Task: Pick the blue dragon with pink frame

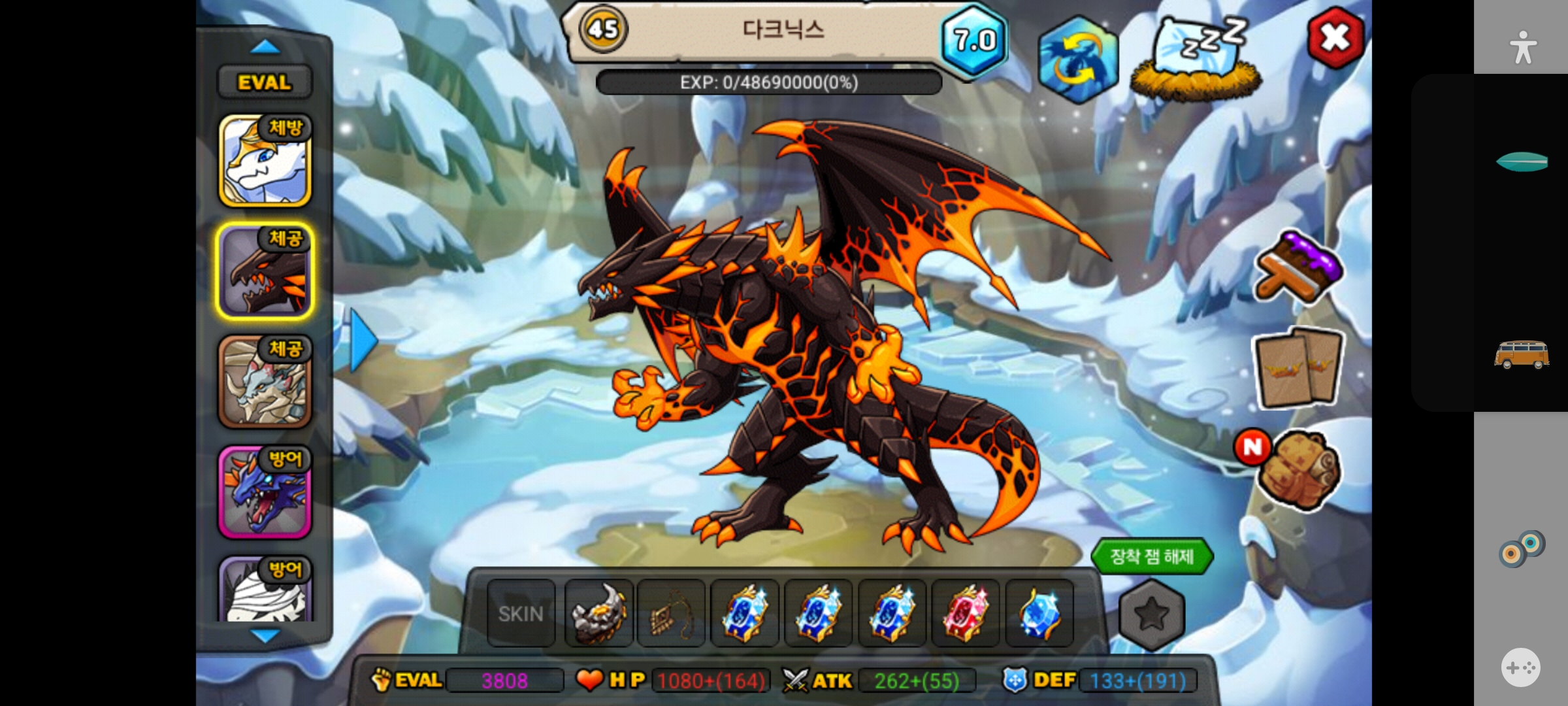Action: (265, 492)
